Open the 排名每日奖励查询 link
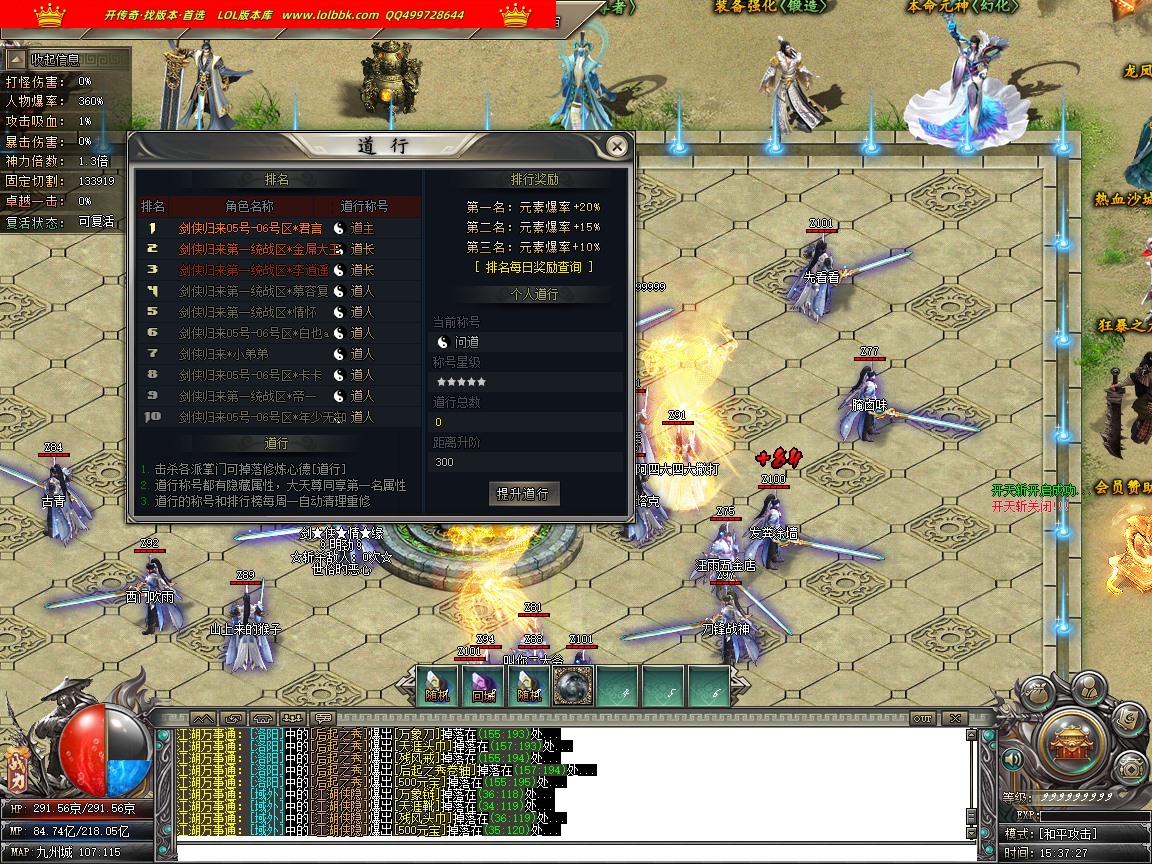The image size is (1152, 864). [533, 267]
